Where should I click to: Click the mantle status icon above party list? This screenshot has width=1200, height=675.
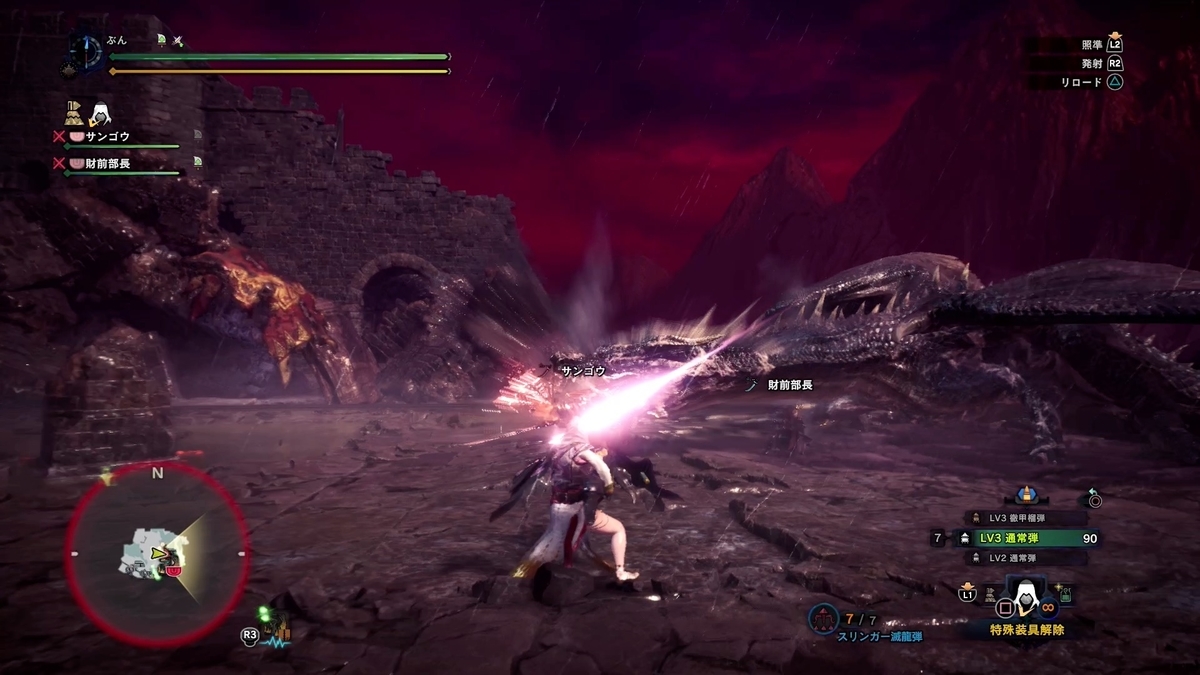point(100,113)
